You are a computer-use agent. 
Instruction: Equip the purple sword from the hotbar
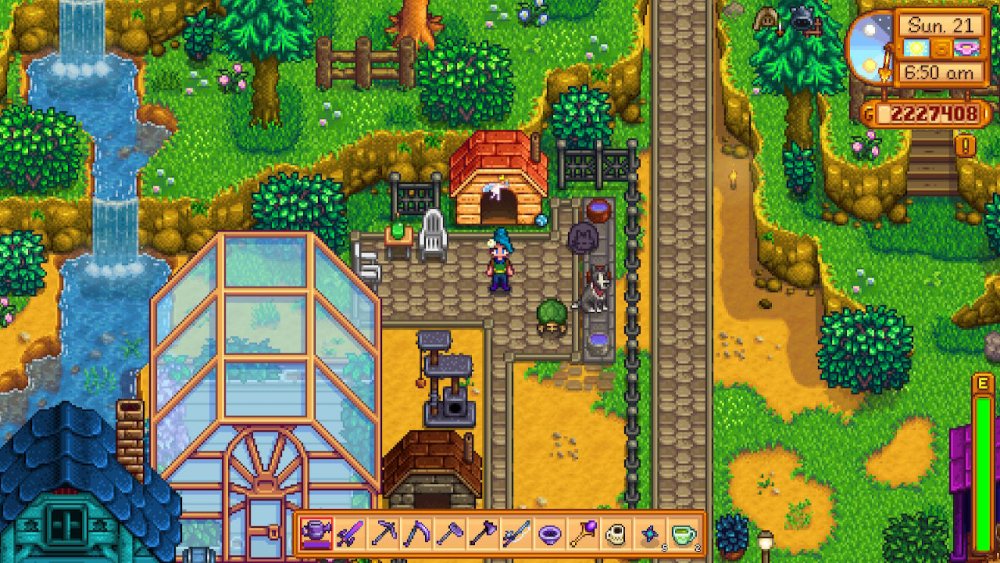(x=350, y=534)
